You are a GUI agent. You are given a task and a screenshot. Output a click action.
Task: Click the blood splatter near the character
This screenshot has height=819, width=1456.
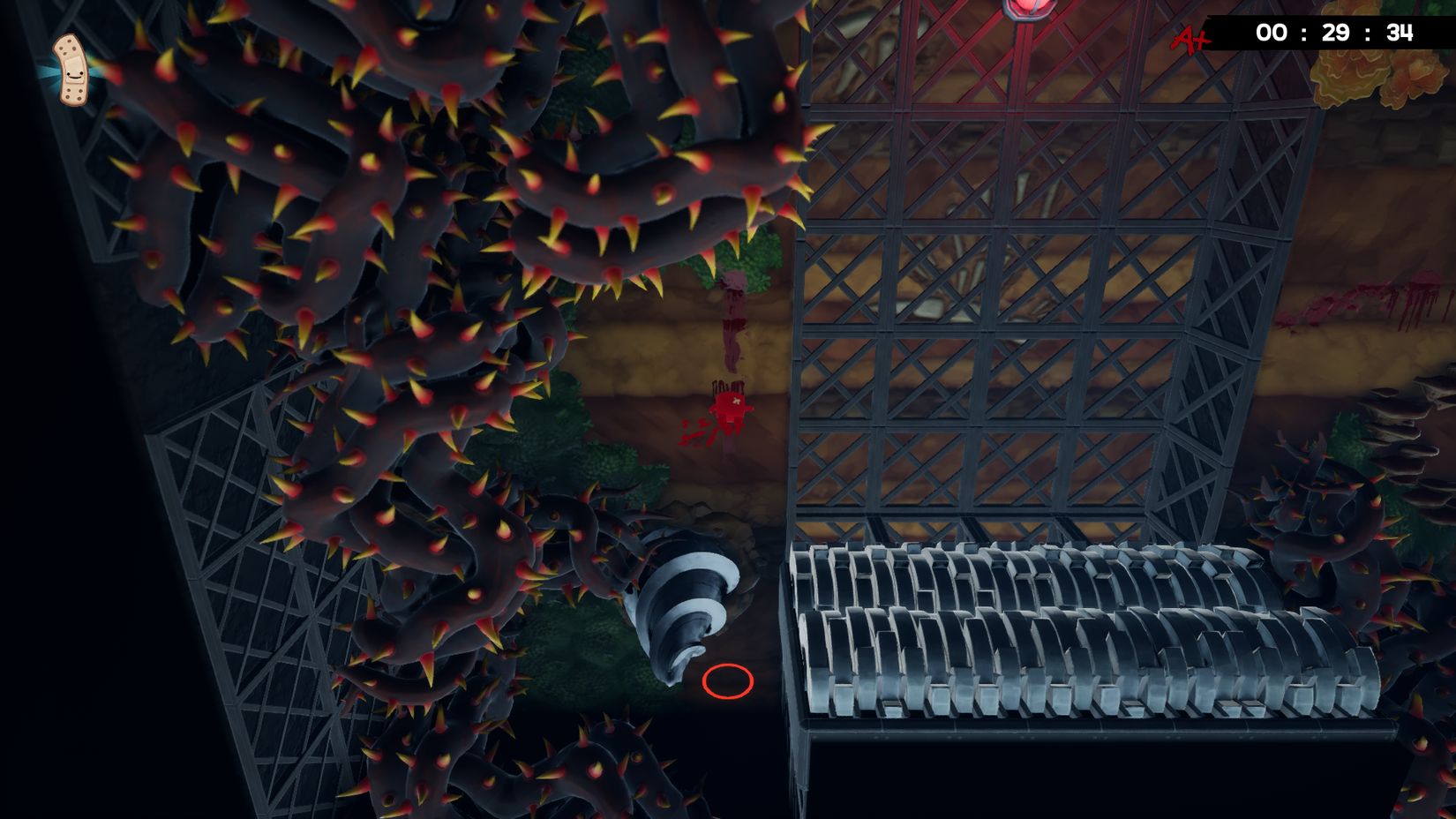(697, 437)
